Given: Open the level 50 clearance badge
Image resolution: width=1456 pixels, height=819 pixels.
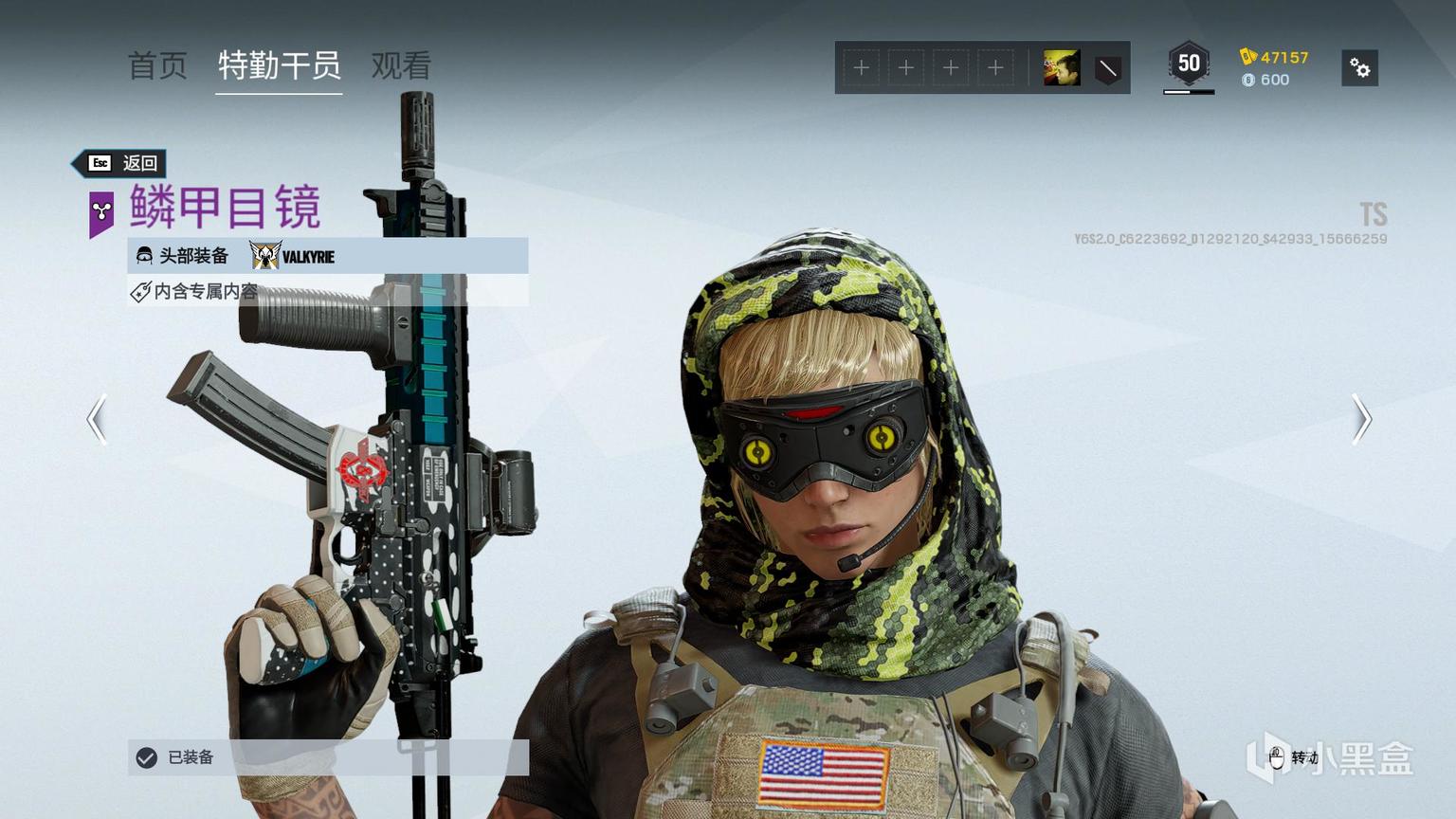Looking at the screenshot, I should pyautogui.click(x=1188, y=65).
